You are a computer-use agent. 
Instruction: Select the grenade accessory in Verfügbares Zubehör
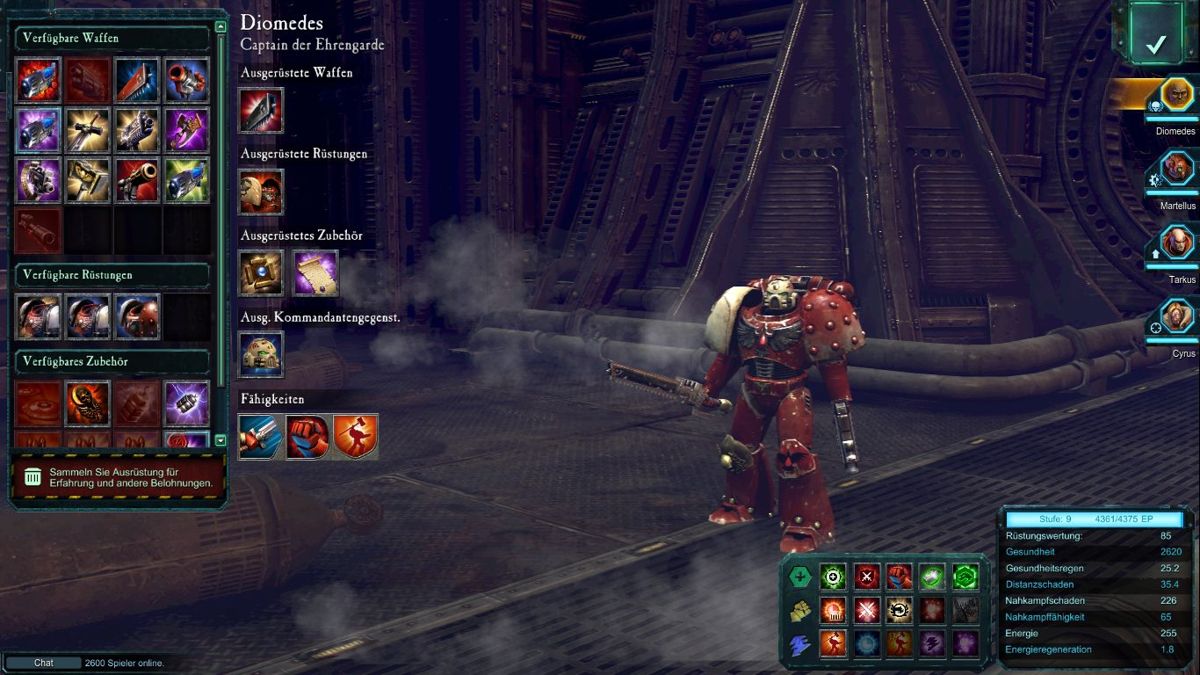tap(187, 402)
